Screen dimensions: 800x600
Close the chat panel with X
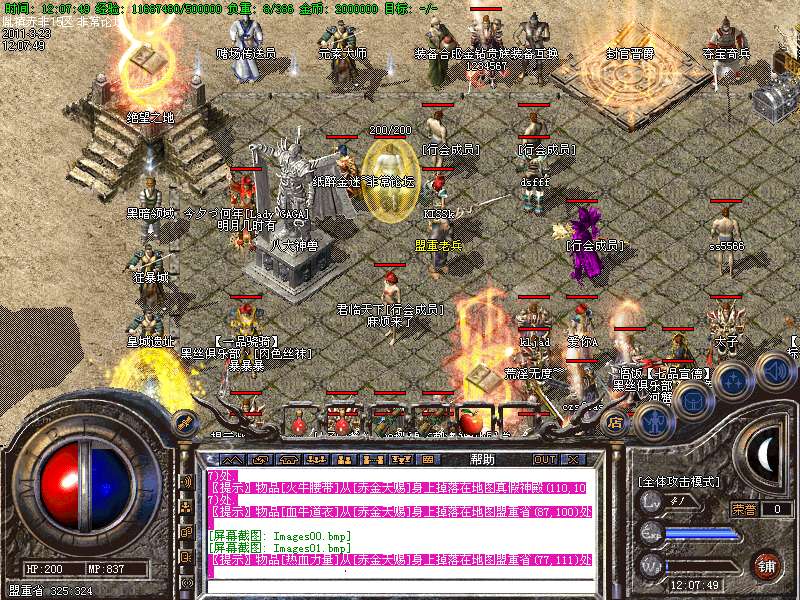point(573,459)
